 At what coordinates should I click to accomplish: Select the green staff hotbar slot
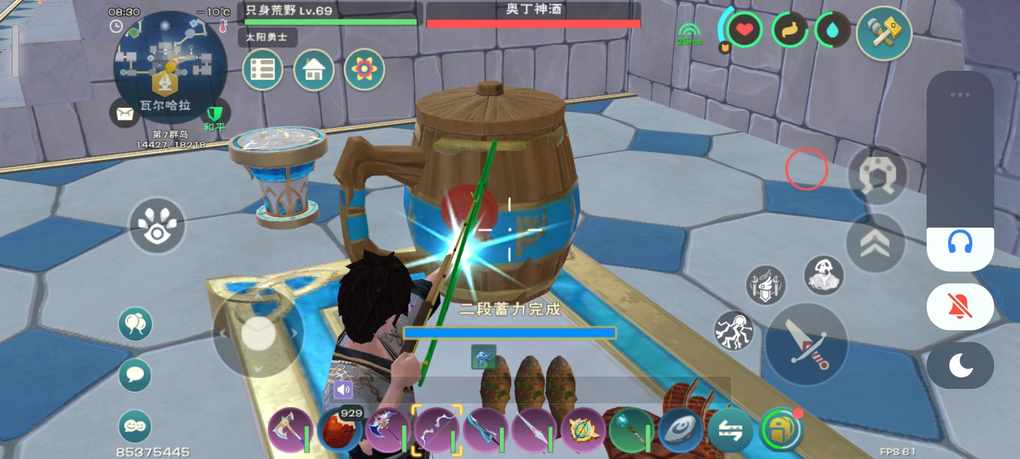[632, 430]
